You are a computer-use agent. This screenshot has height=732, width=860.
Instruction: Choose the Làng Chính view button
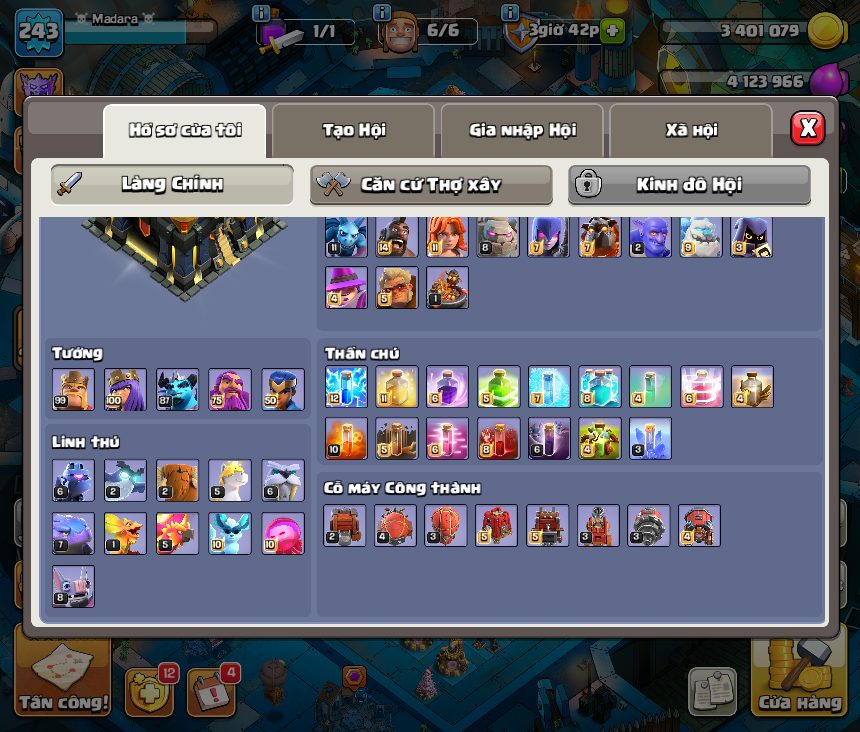click(172, 184)
